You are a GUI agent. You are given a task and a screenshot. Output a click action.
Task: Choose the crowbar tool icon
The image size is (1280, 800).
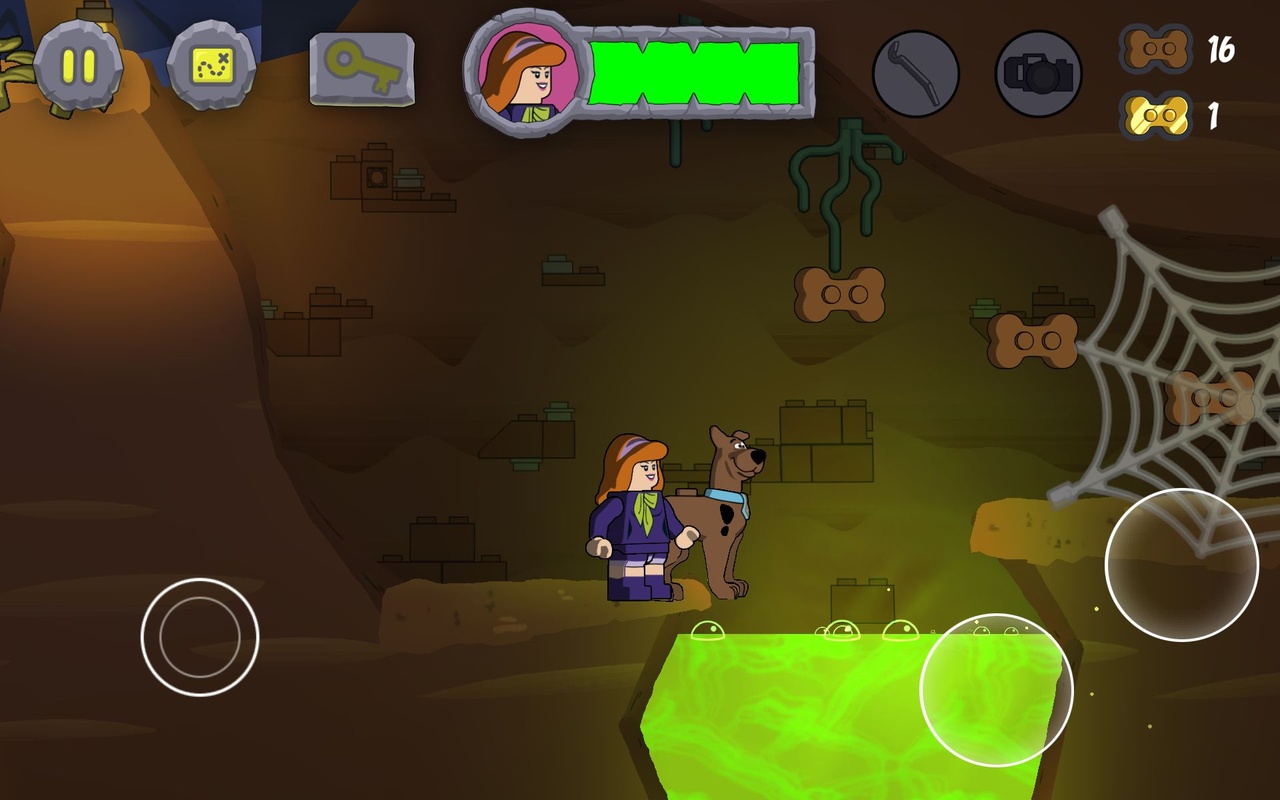pos(915,74)
